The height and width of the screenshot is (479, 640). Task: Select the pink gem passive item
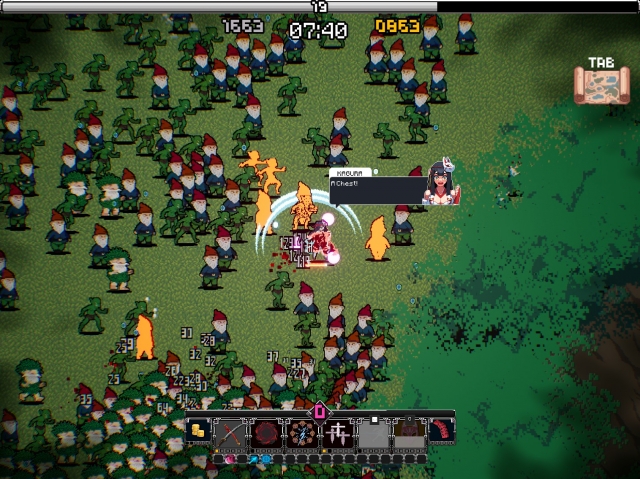(232, 459)
